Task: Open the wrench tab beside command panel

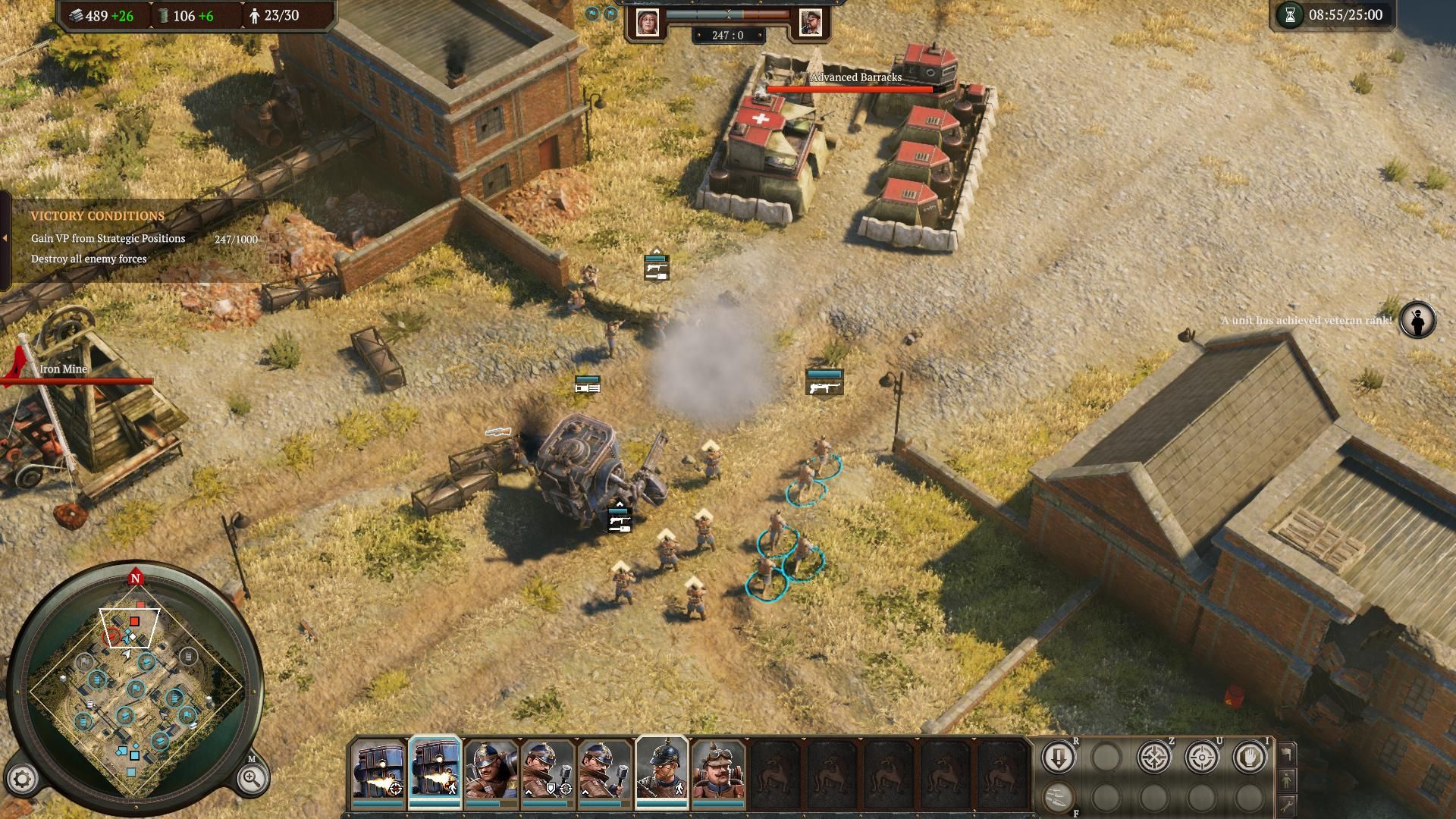Action: [1286, 805]
